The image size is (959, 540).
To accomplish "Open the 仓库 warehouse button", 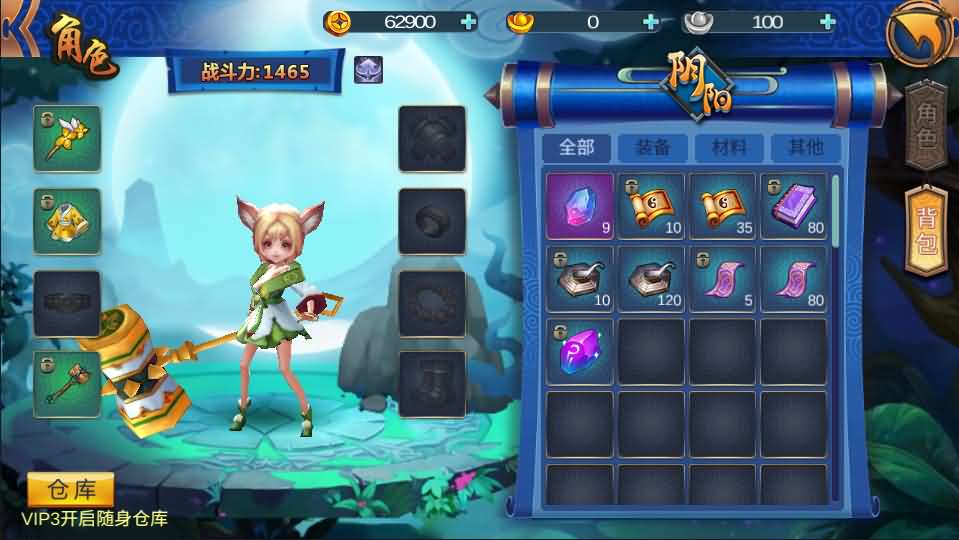I will click(x=71, y=490).
